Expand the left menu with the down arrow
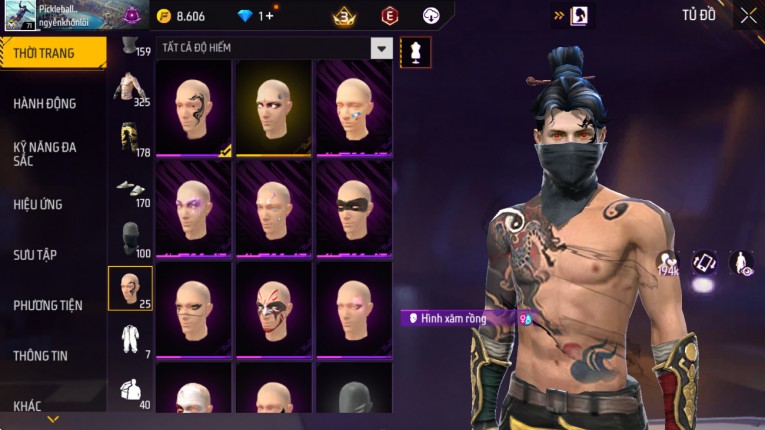 pos(53,420)
